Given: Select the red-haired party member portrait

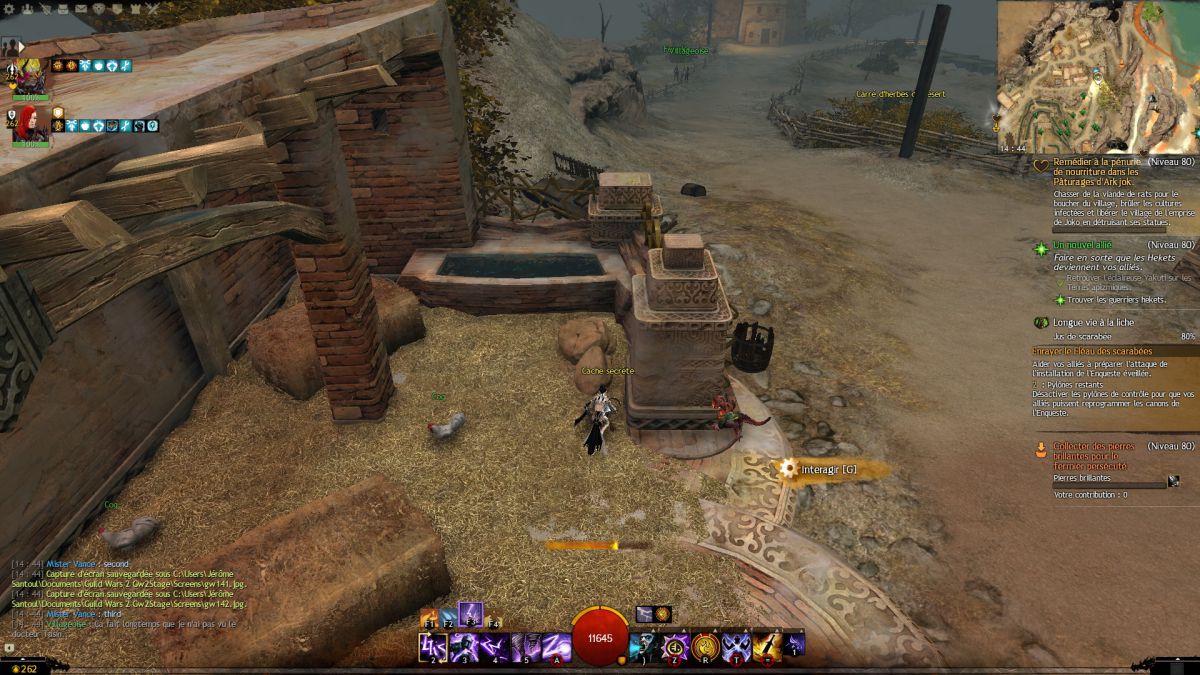Looking at the screenshot, I should pos(31,126).
